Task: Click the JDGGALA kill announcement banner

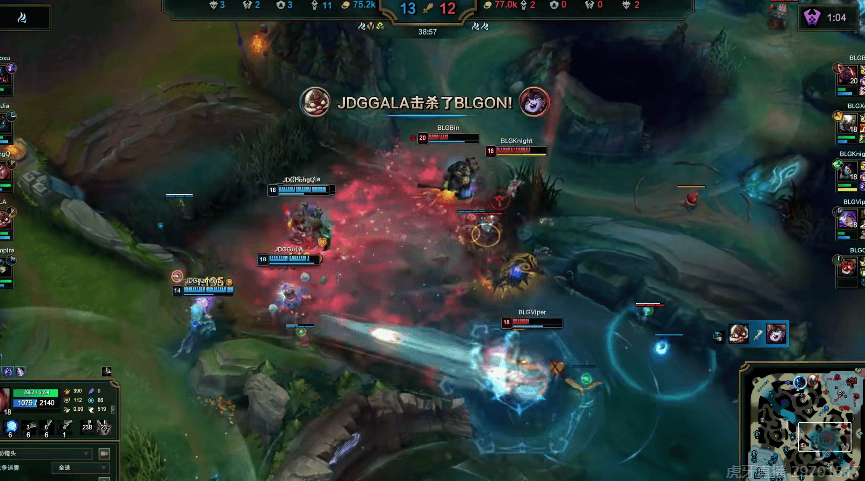Action: coord(425,101)
